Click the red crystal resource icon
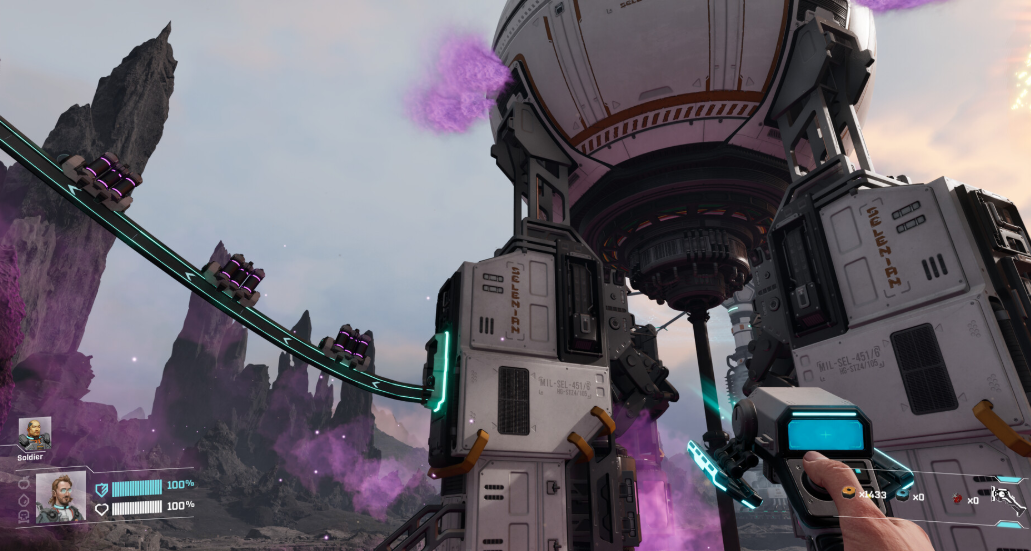 [x=957, y=497]
